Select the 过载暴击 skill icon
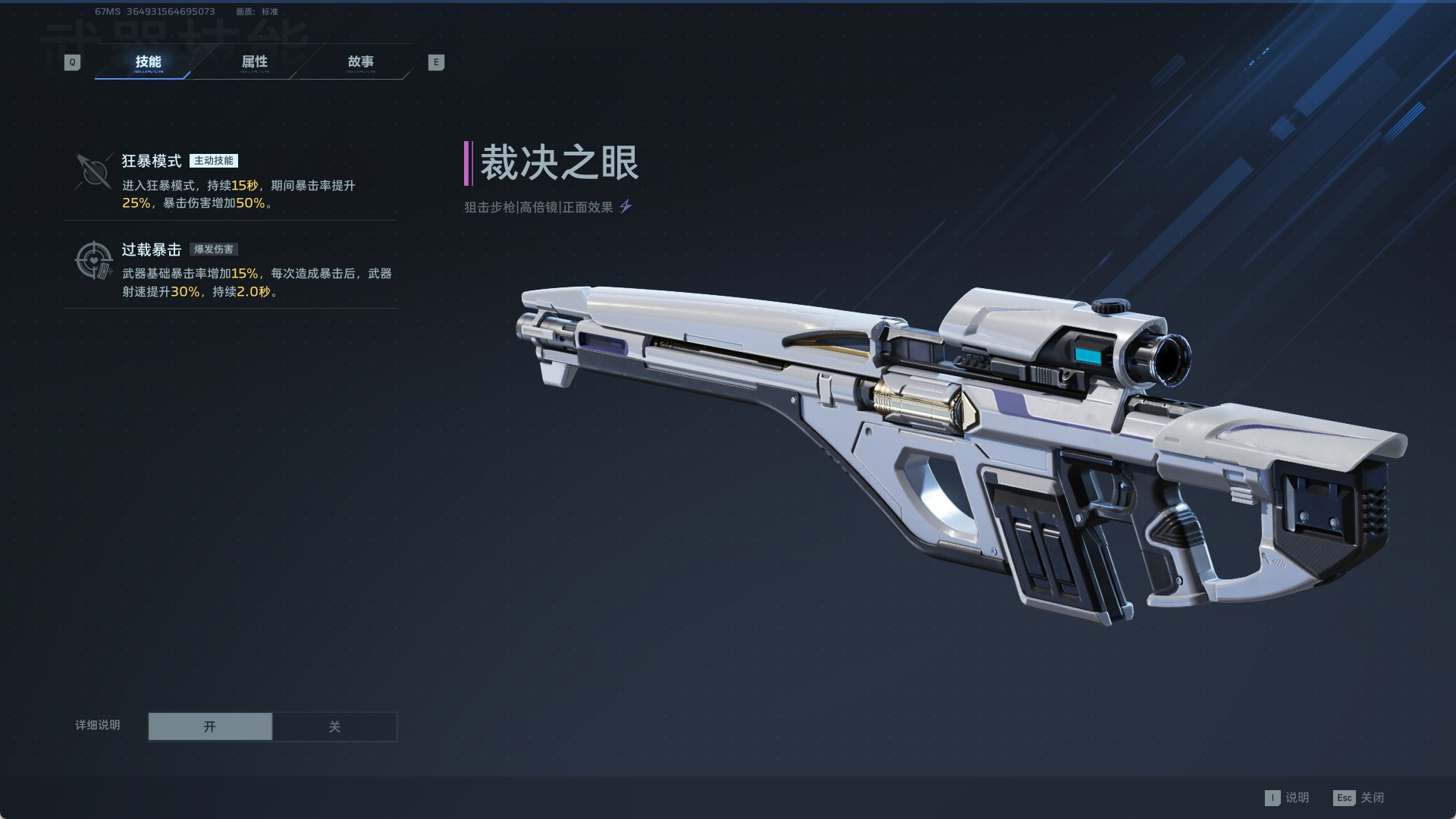 pos(94,260)
